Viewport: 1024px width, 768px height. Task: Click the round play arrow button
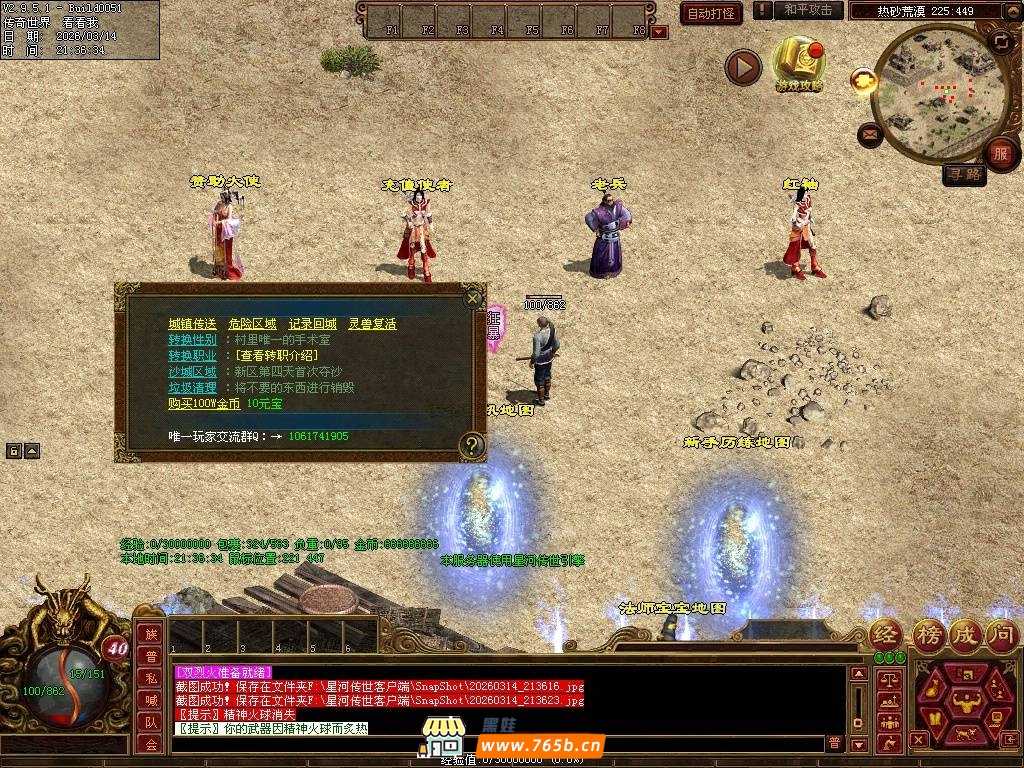(743, 67)
